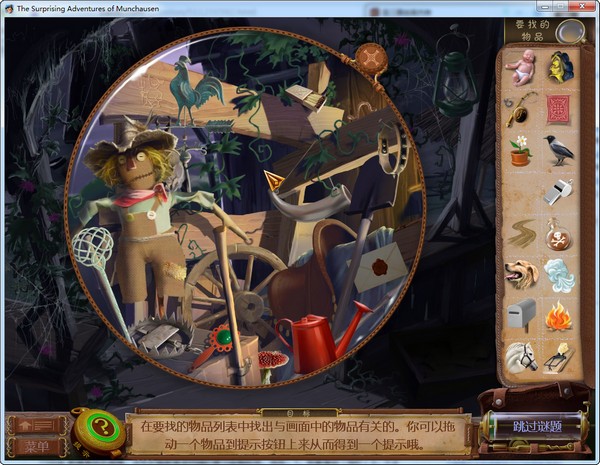Select the winding dirt road item
This screenshot has height=465, width=600.
(521, 233)
